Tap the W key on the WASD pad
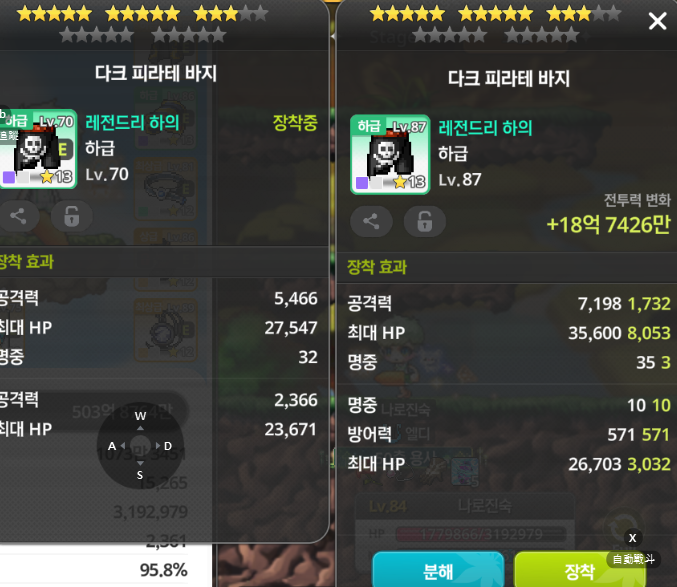This screenshot has width=677, height=587. 140,416
